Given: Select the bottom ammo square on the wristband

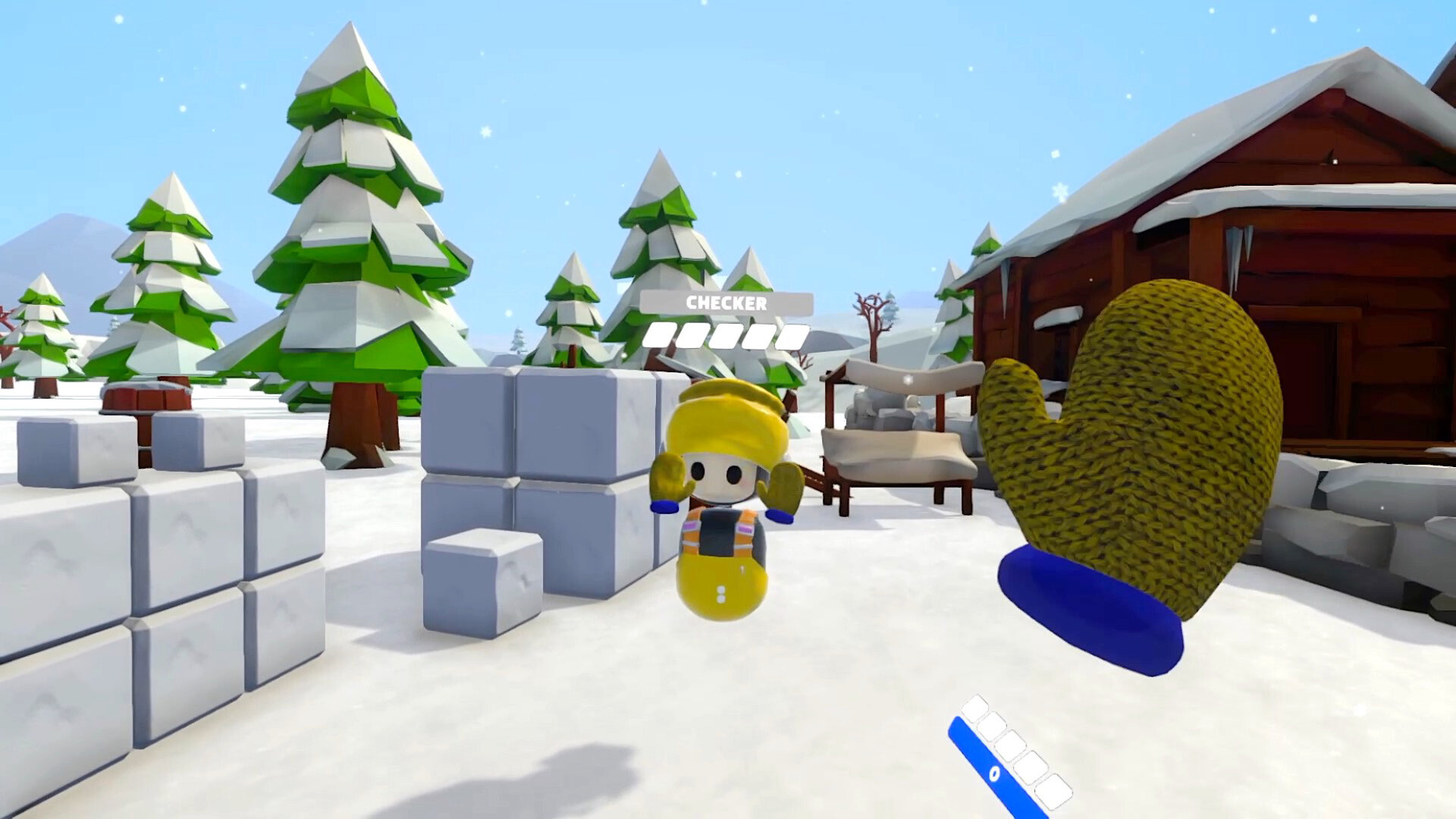Looking at the screenshot, I should point(1054,792).
